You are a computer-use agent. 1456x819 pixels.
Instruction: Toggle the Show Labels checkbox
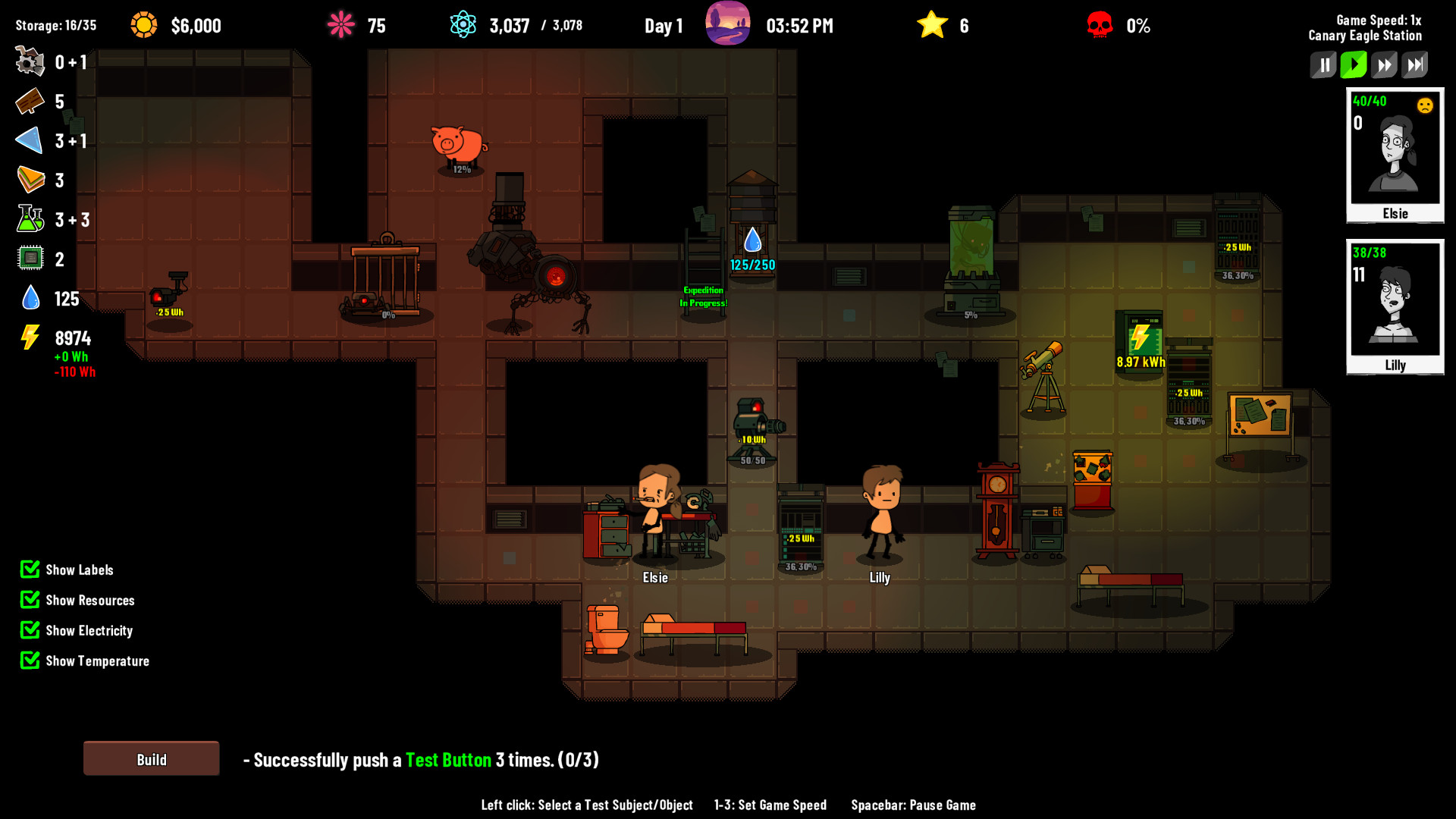[x=30, y=570]
